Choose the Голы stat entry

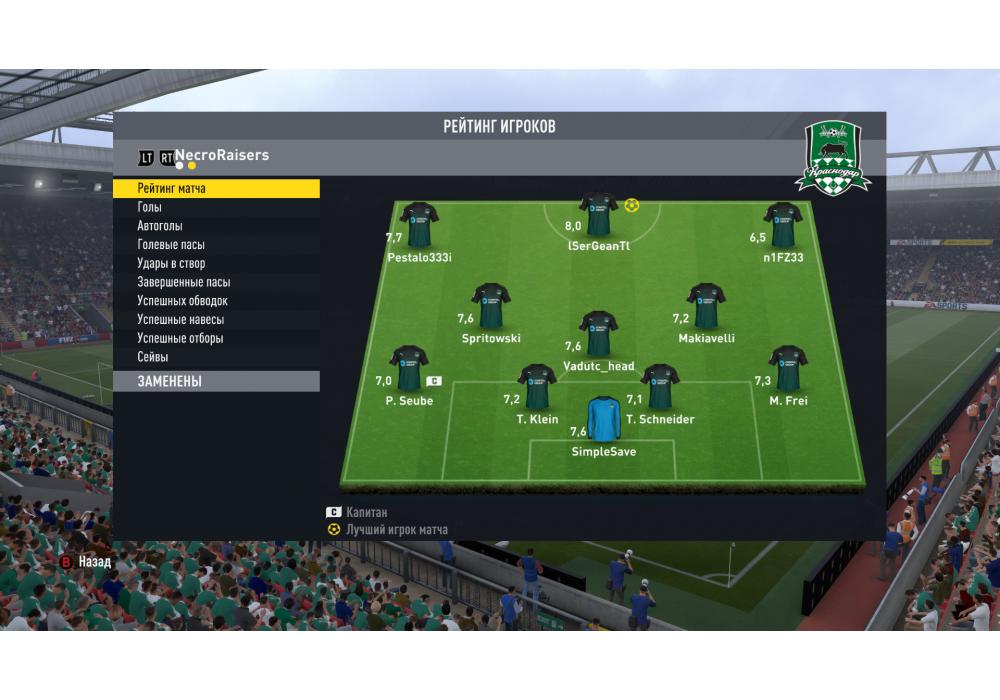(x=216, y=207)
